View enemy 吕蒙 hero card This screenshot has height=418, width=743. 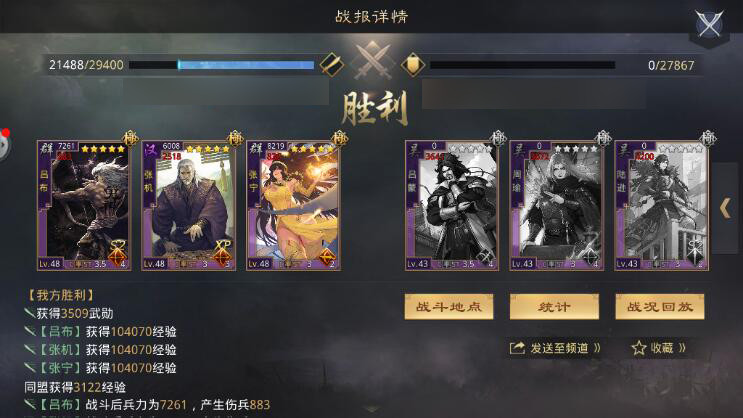click(x=451, y=205)
